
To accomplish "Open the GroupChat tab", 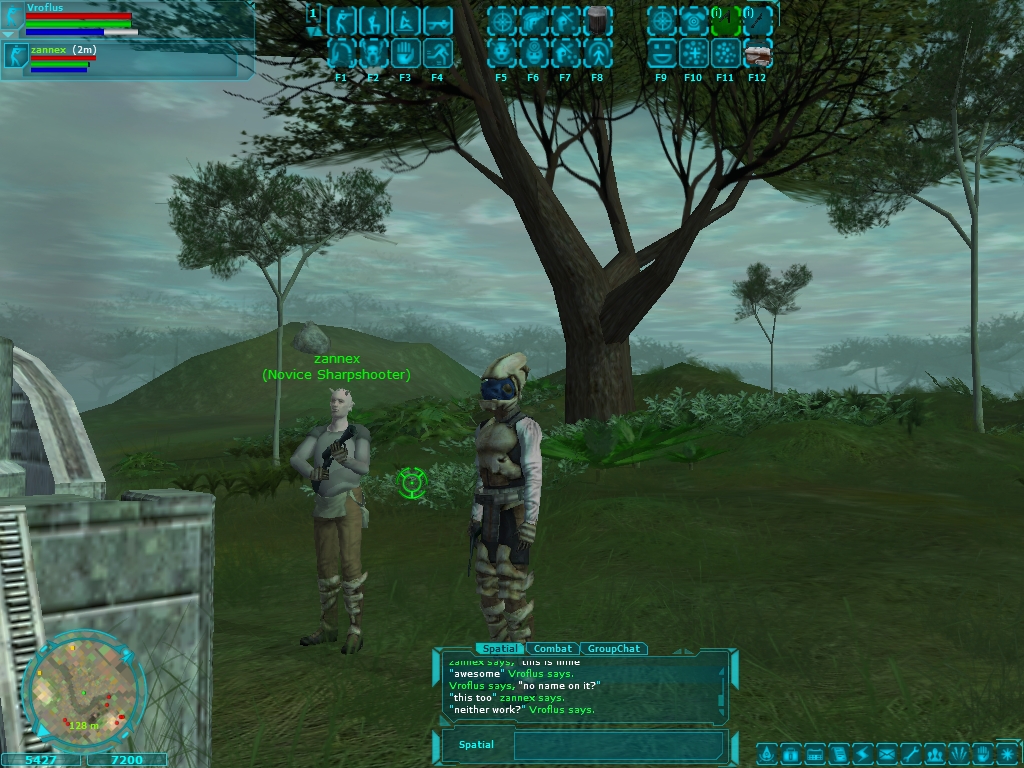I will tap(613, 649).
